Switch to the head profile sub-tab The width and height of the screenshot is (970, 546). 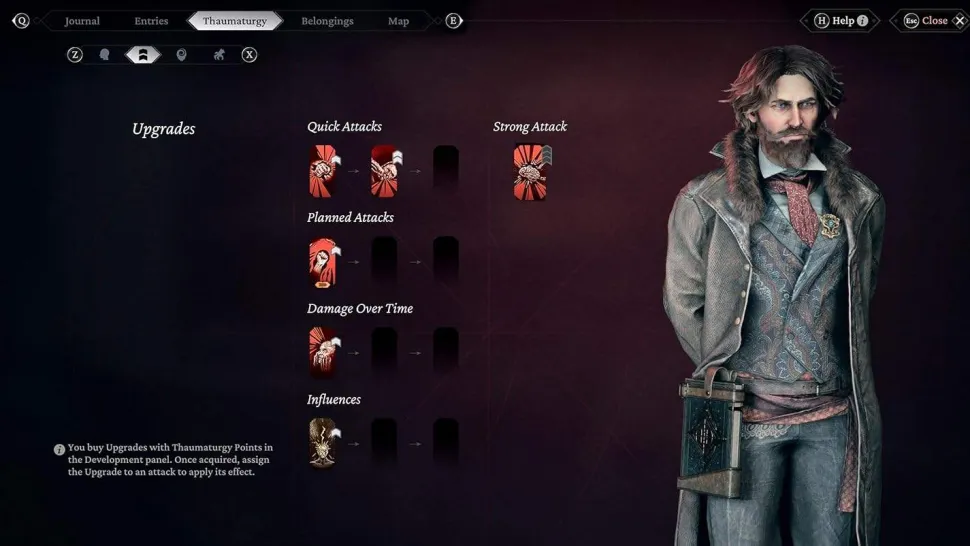[x=104, y=55]
